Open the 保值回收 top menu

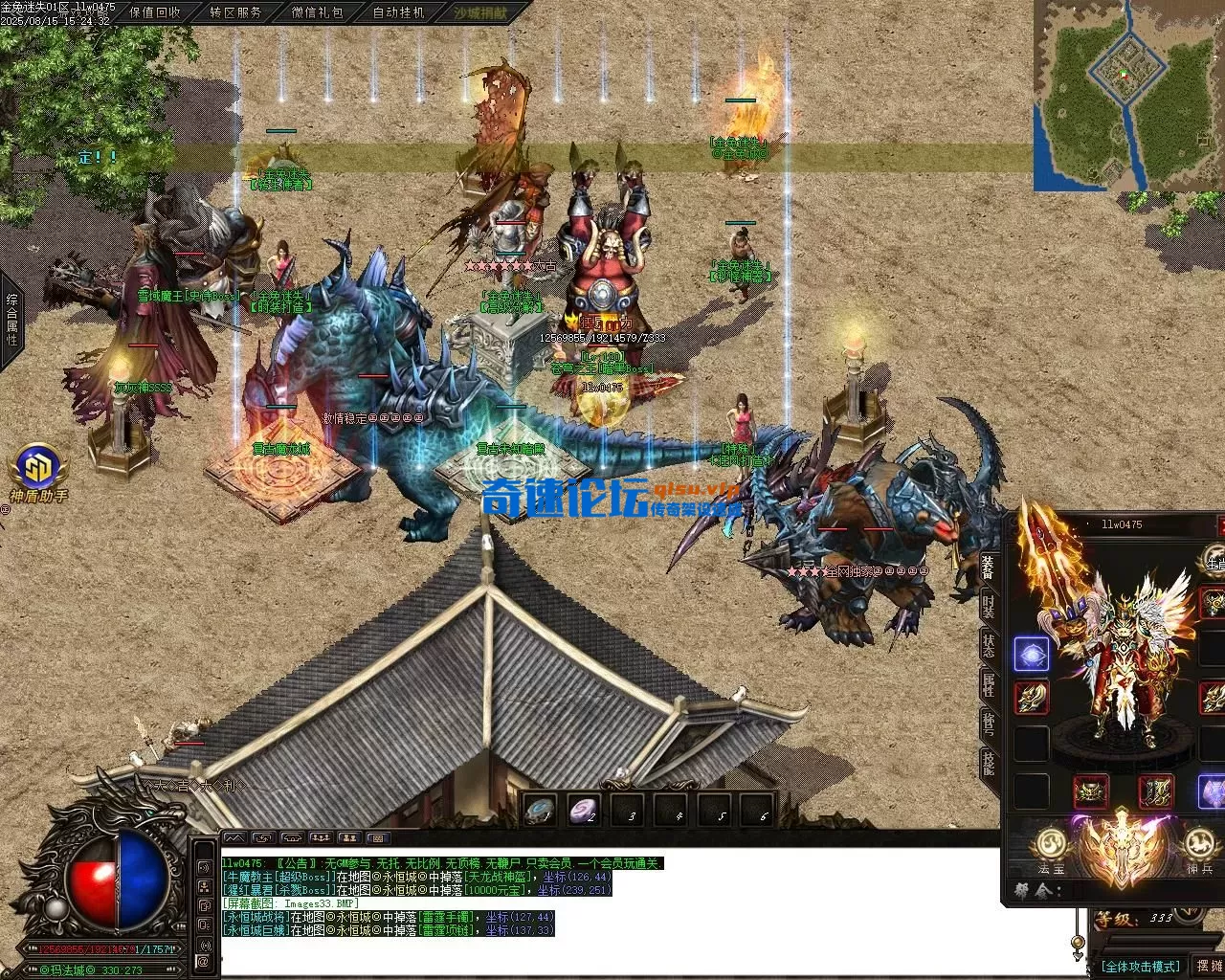pos(154,12)
